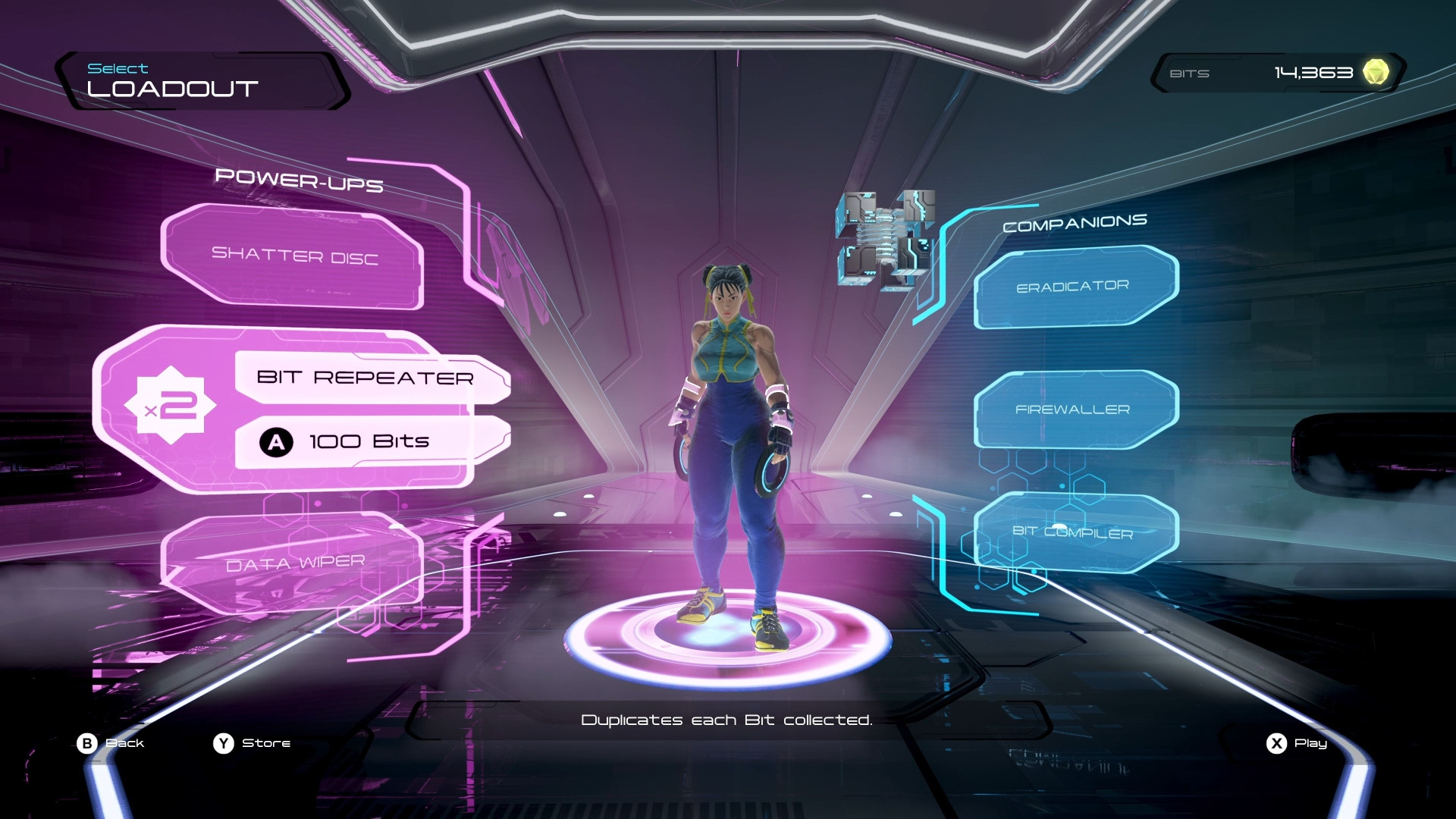
Task: Expand the Power-Ups section header
Action: [x=299, y=180]
